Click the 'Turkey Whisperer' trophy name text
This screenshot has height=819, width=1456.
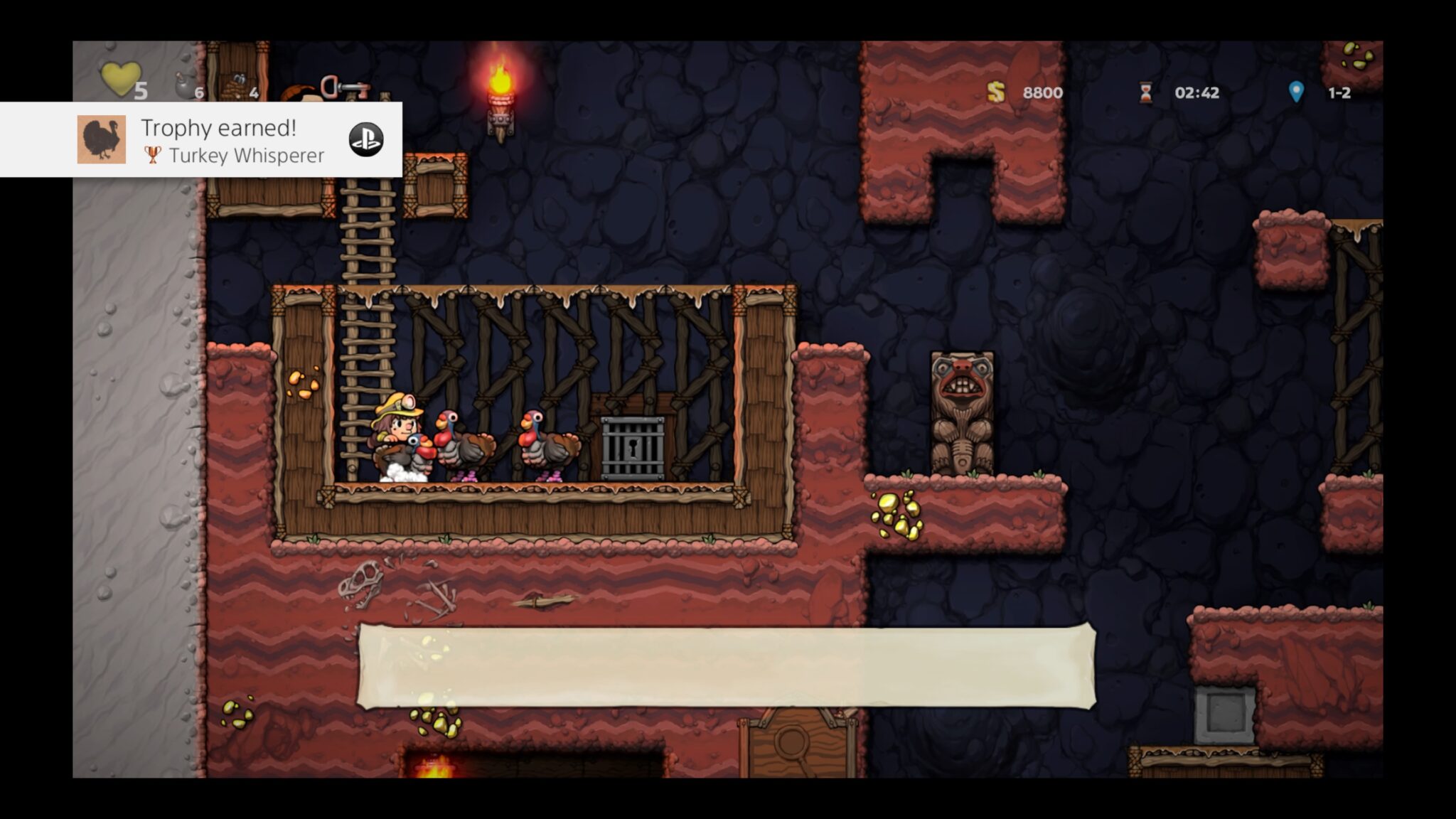tap(245, 155)
